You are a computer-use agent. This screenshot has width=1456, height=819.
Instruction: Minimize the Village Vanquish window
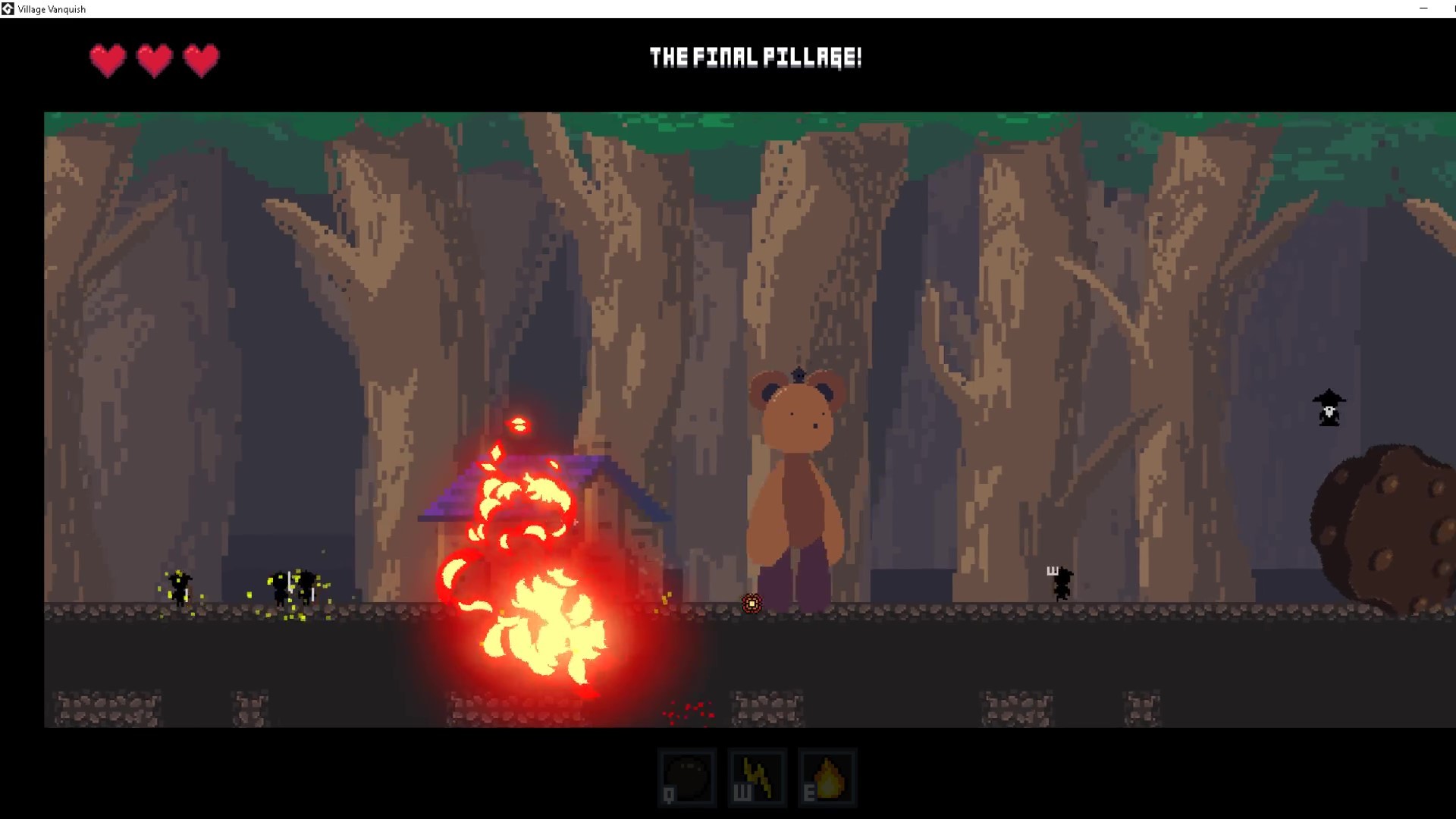[1423, 8]
